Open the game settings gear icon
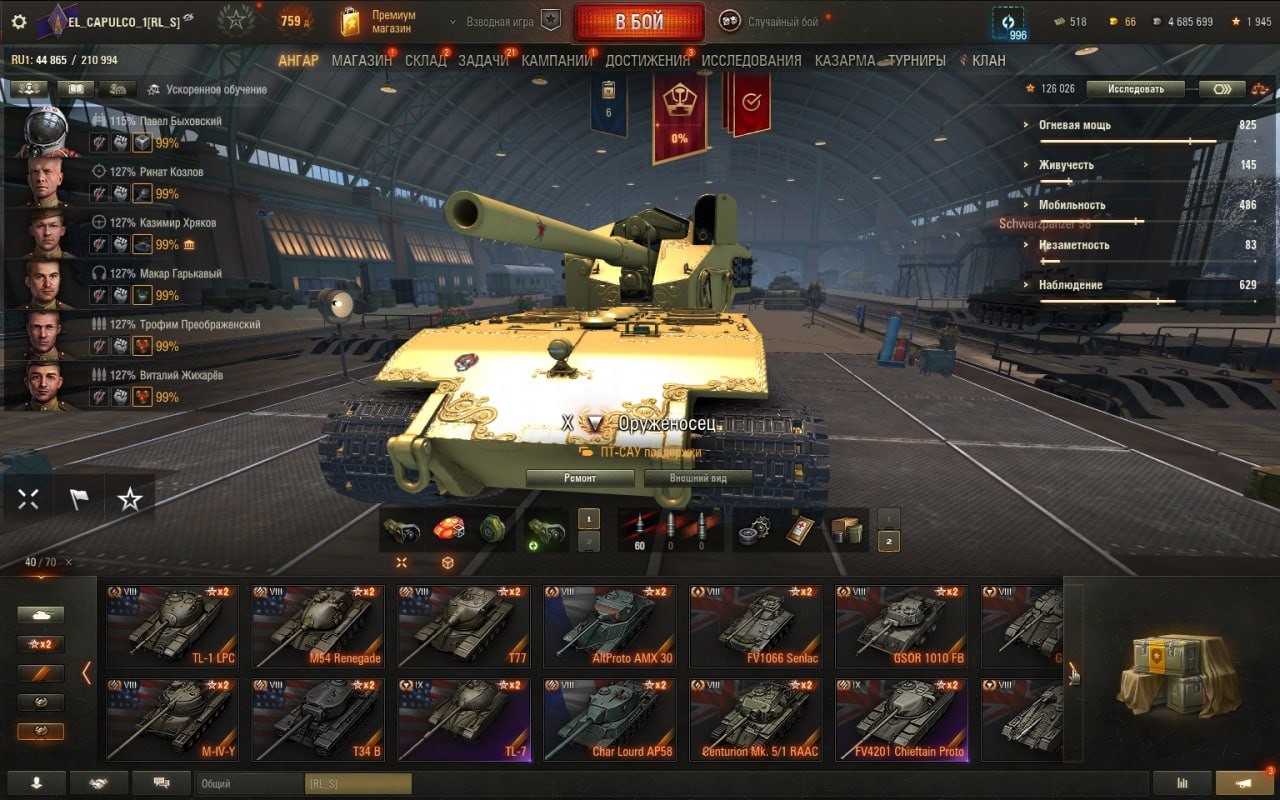This screenshot has width=1280, height=800. coord(18,21)
